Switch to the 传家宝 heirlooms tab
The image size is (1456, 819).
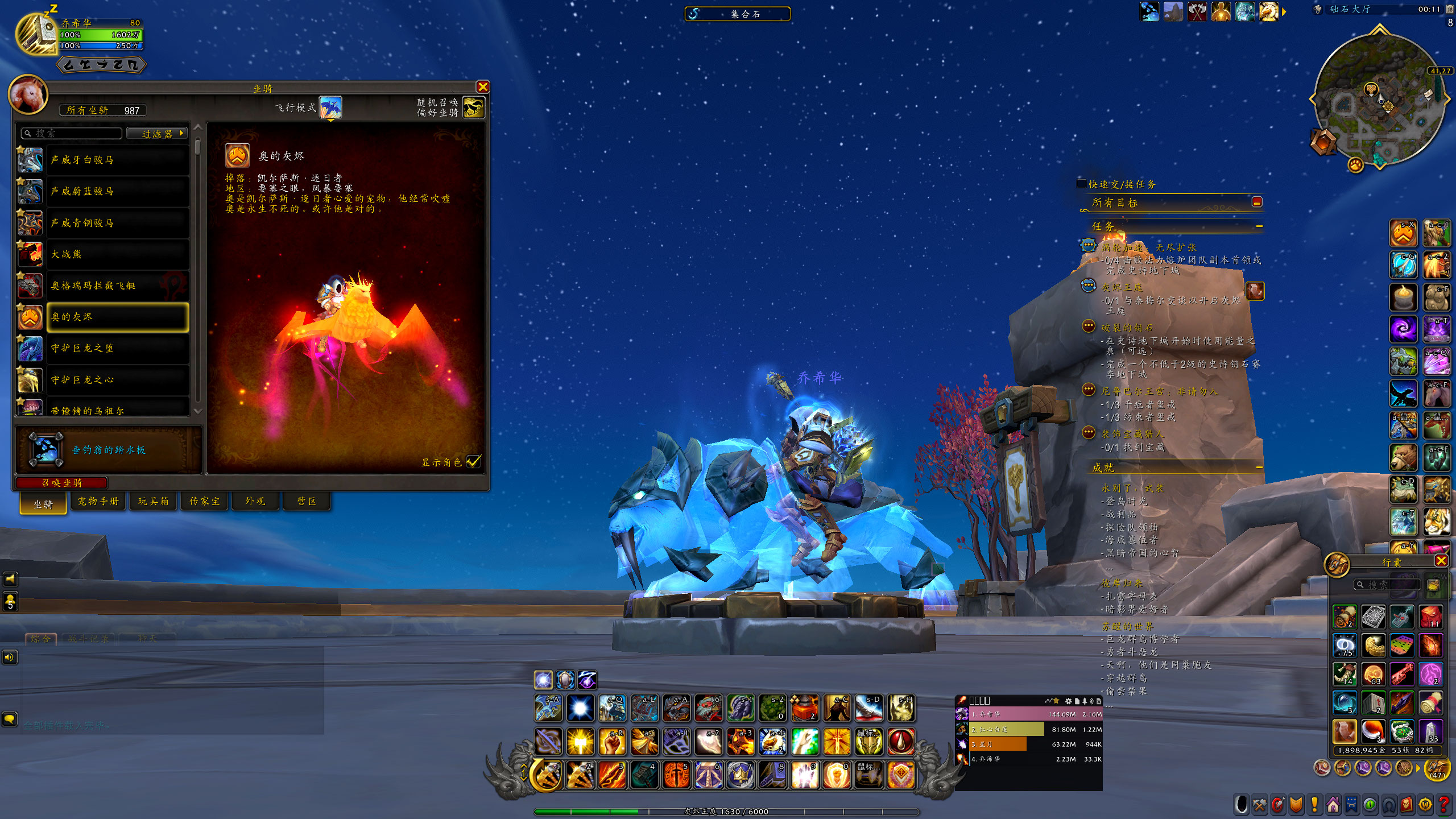pos(204,501)
